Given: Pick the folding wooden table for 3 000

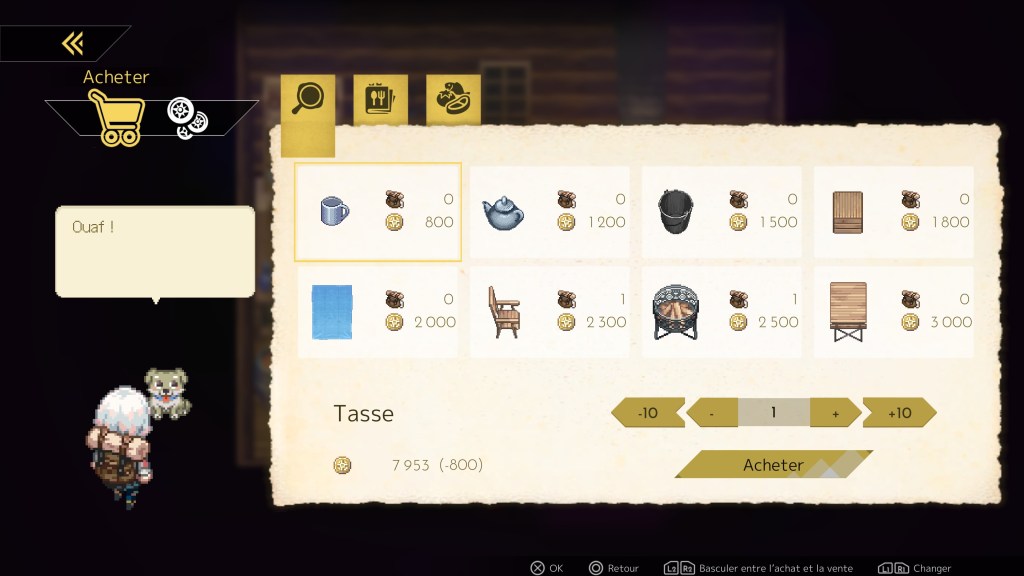Looking at the screenshot, I should [x=893, y=311].
